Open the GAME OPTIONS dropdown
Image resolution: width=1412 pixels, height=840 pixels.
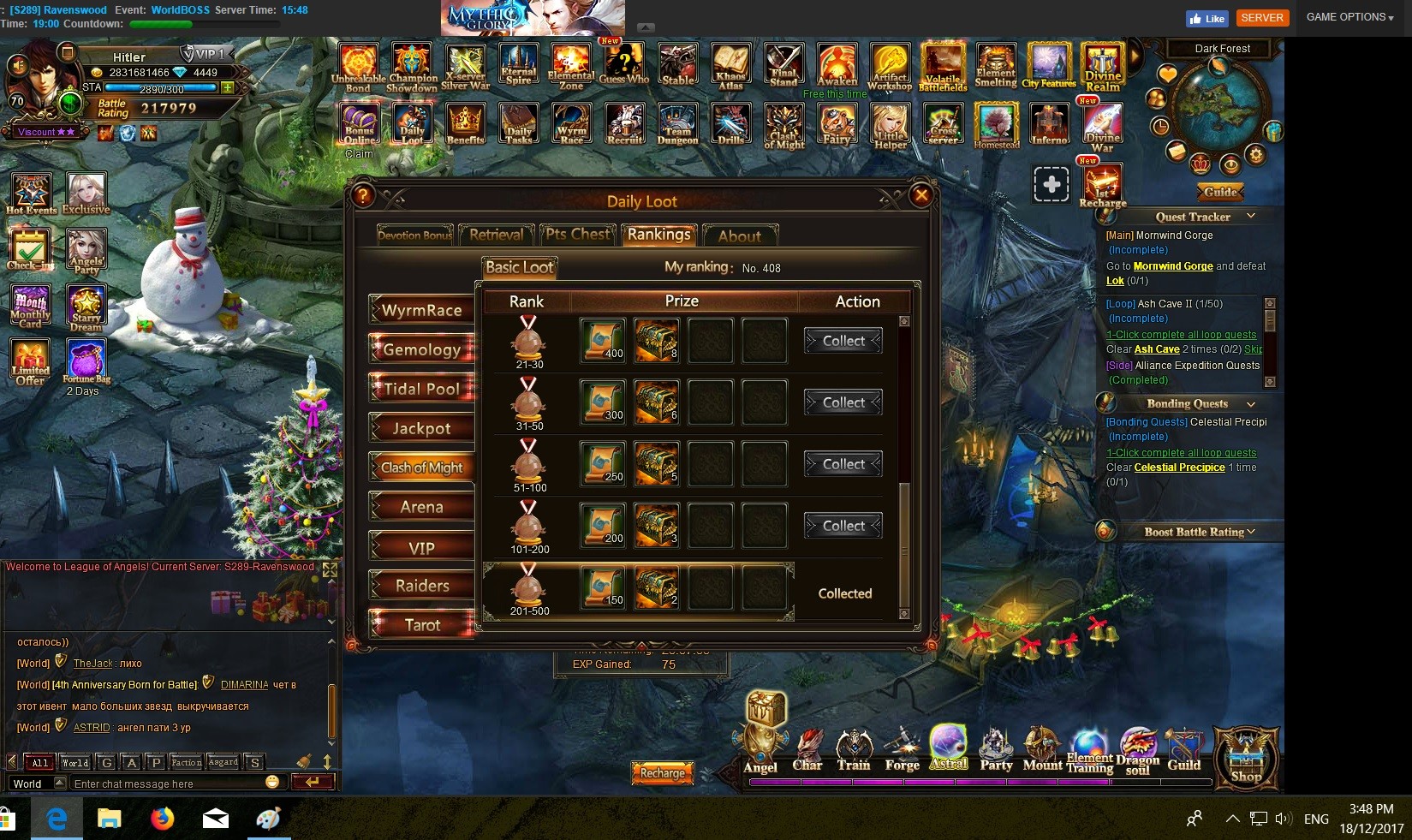point(1349,17)
